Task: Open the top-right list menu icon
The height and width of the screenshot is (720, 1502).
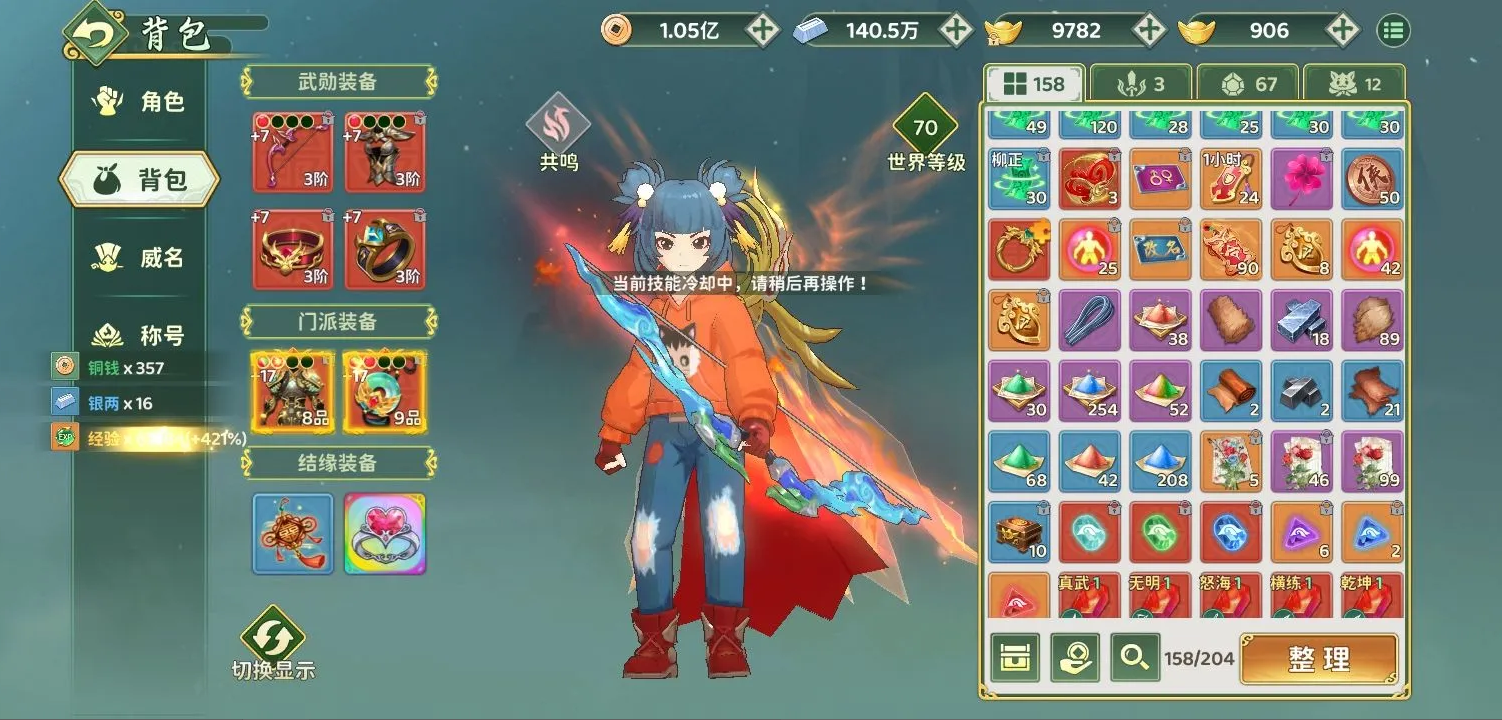Action: [1392, 30]
